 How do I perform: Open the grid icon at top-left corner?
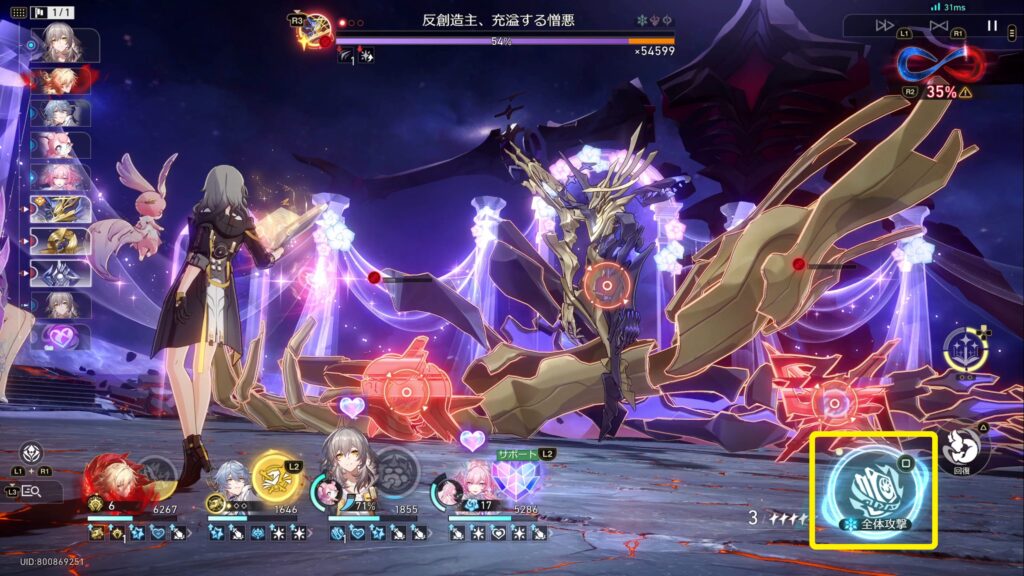(18, 13)
